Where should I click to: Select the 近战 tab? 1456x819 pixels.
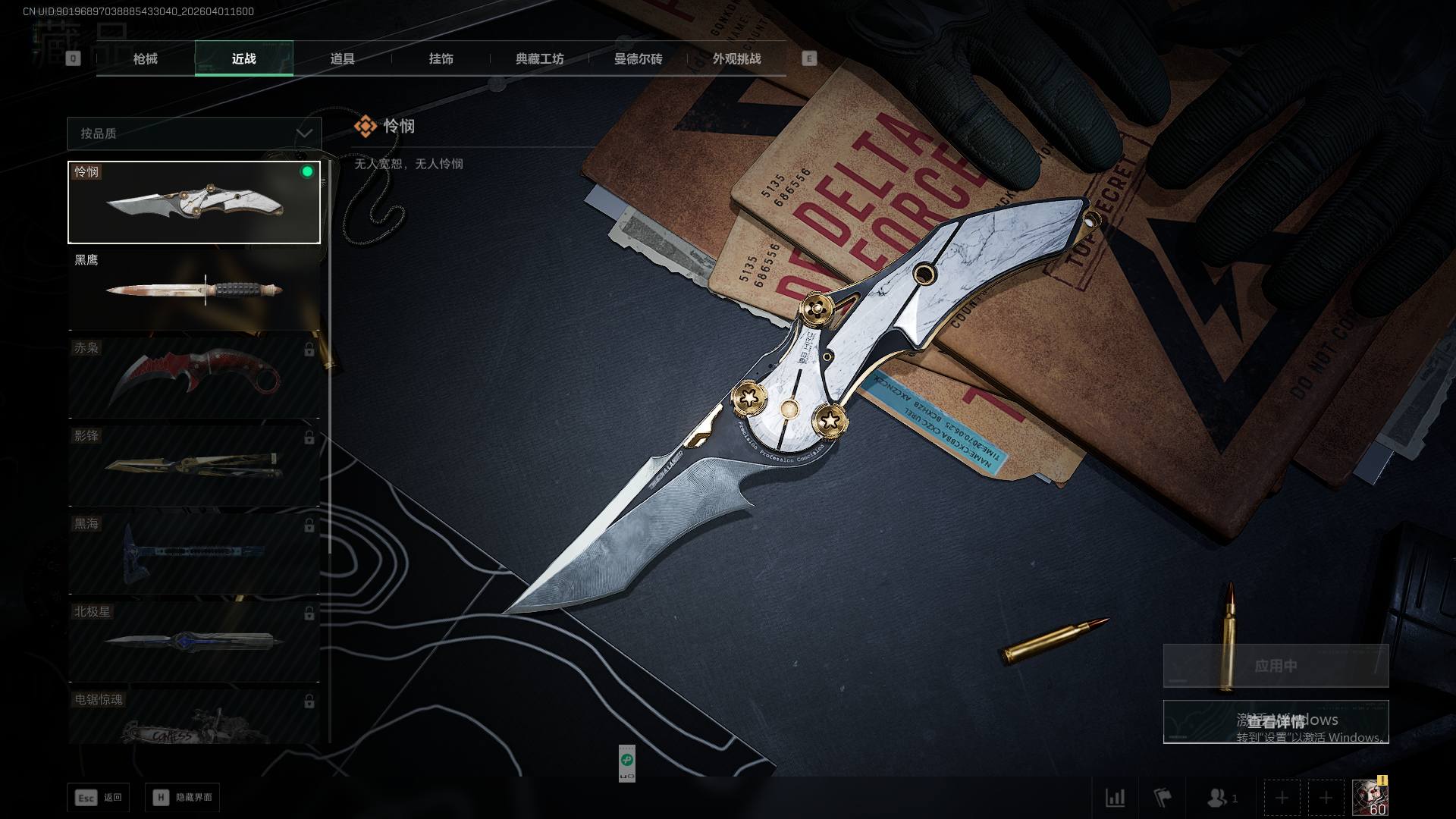(243, 58)
